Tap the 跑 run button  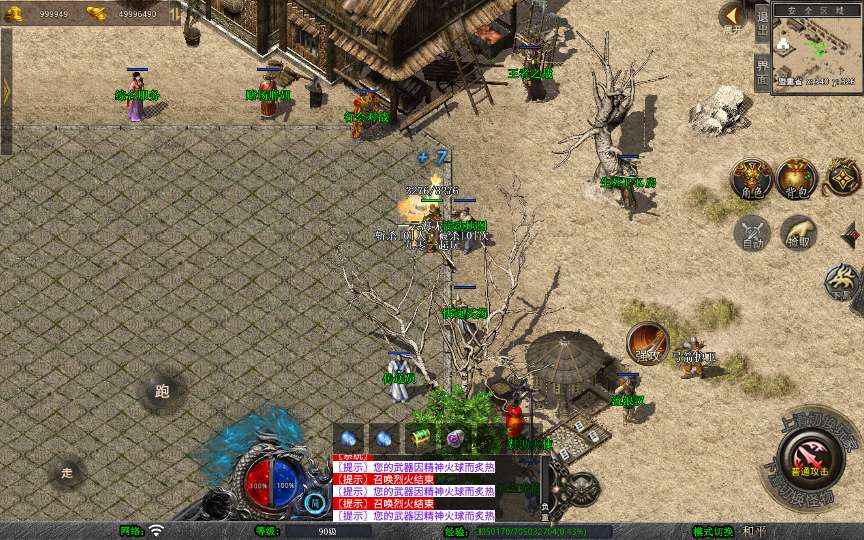pos(162,391)
